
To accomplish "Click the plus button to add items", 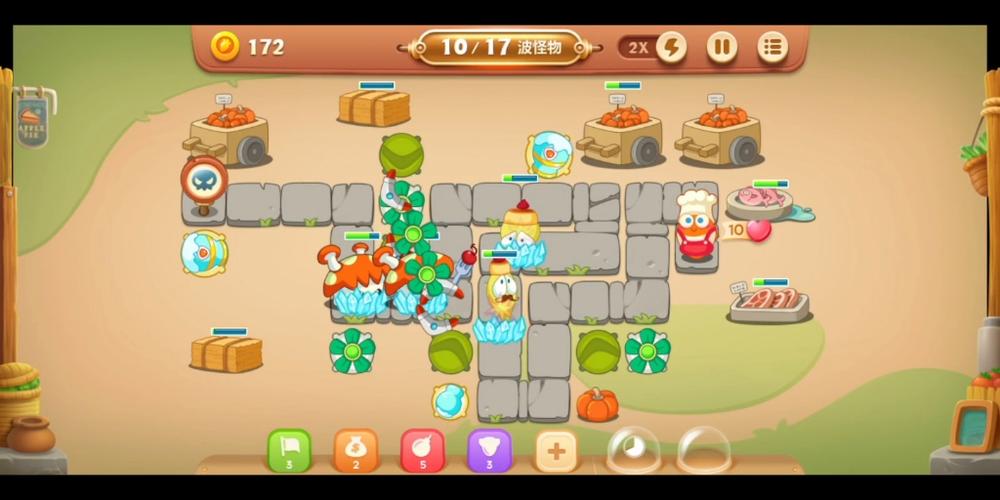I will click(557, 450).
